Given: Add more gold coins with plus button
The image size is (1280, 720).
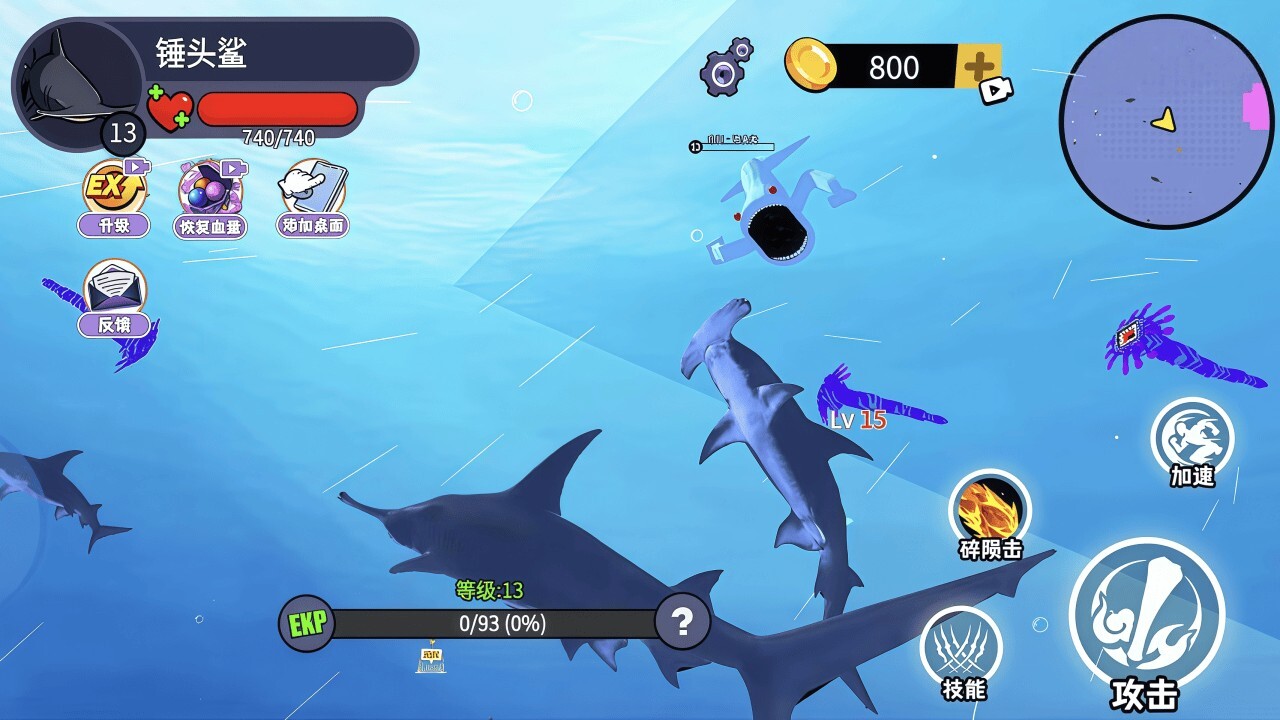Looking at the screenshot, I should (978, 68).
